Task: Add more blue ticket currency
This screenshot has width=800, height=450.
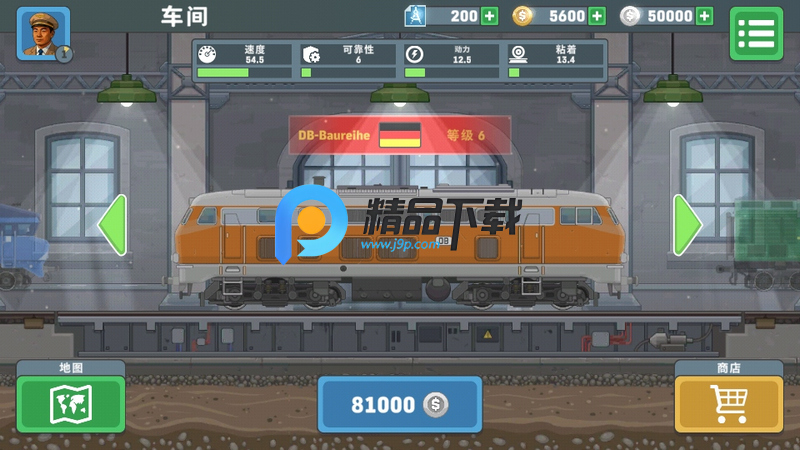Action: click(489, 16)
